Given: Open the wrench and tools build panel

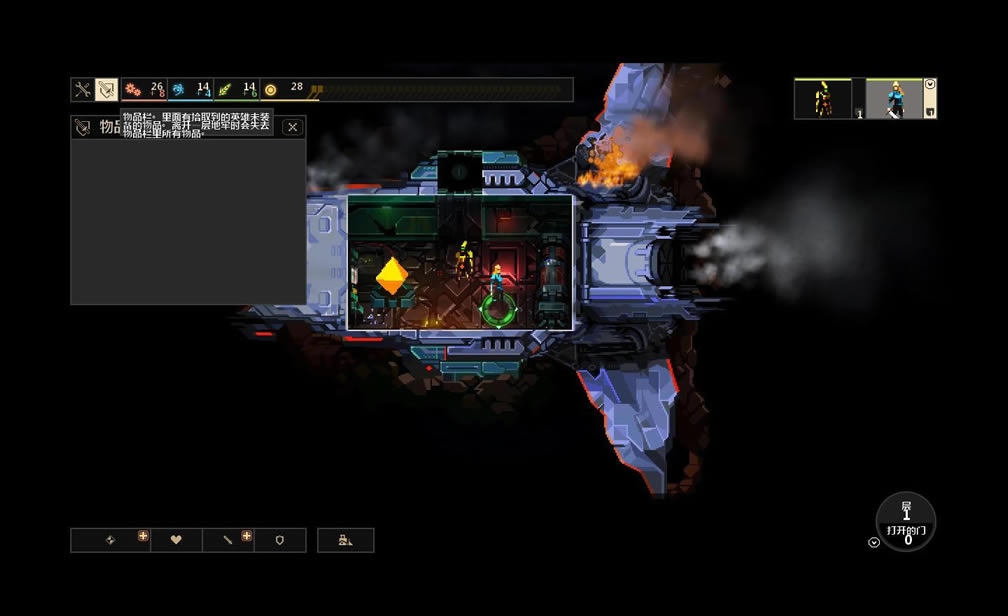Looking at the screenshot, I should coord(82,90).
